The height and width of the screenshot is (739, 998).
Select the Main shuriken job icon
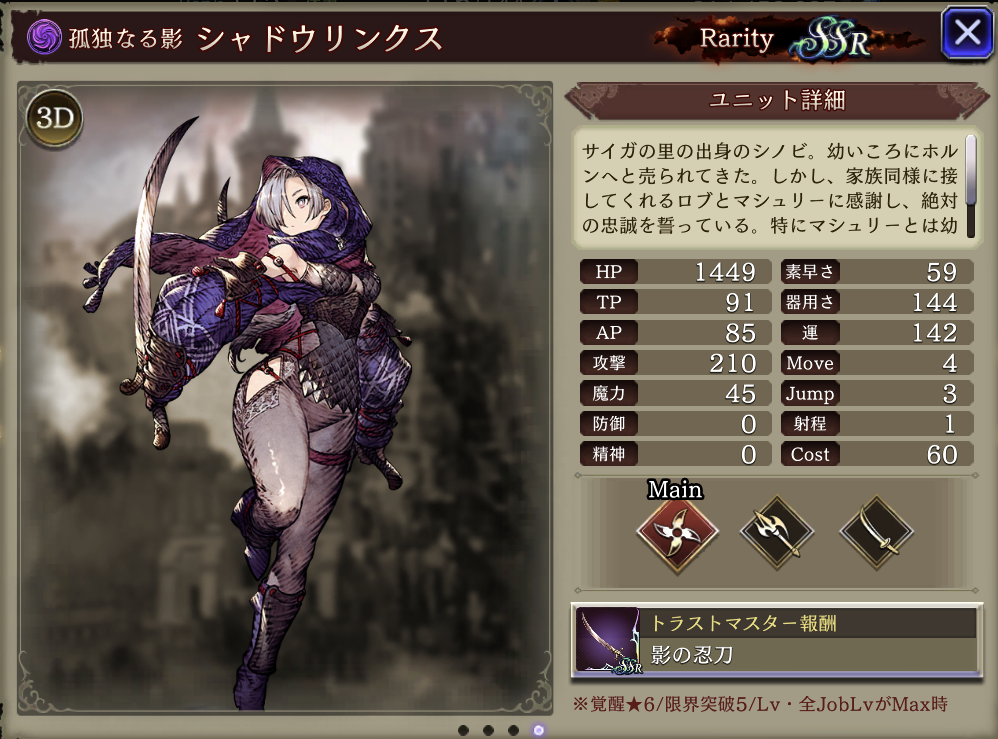677,533
